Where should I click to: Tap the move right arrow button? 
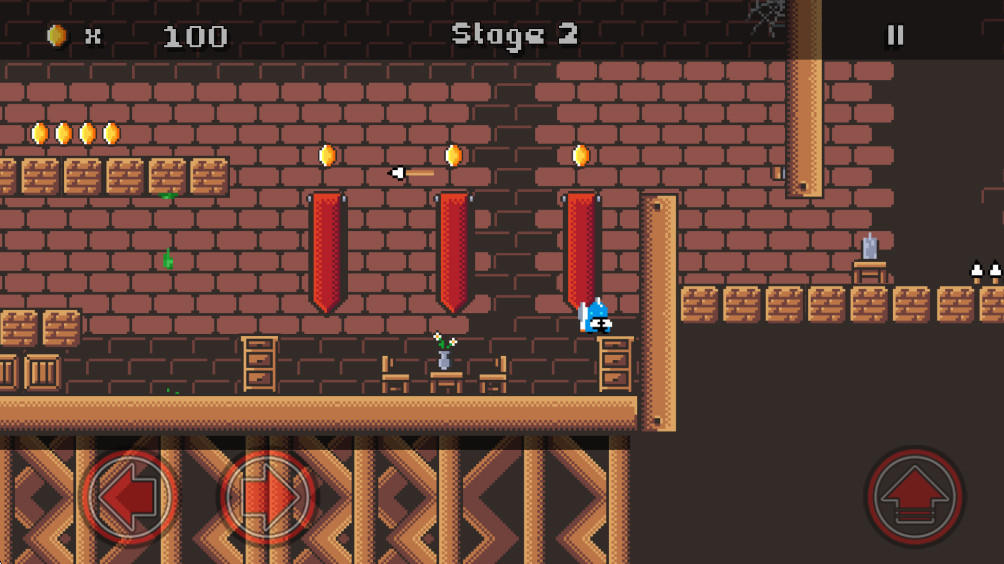click(x=268, y=495)
